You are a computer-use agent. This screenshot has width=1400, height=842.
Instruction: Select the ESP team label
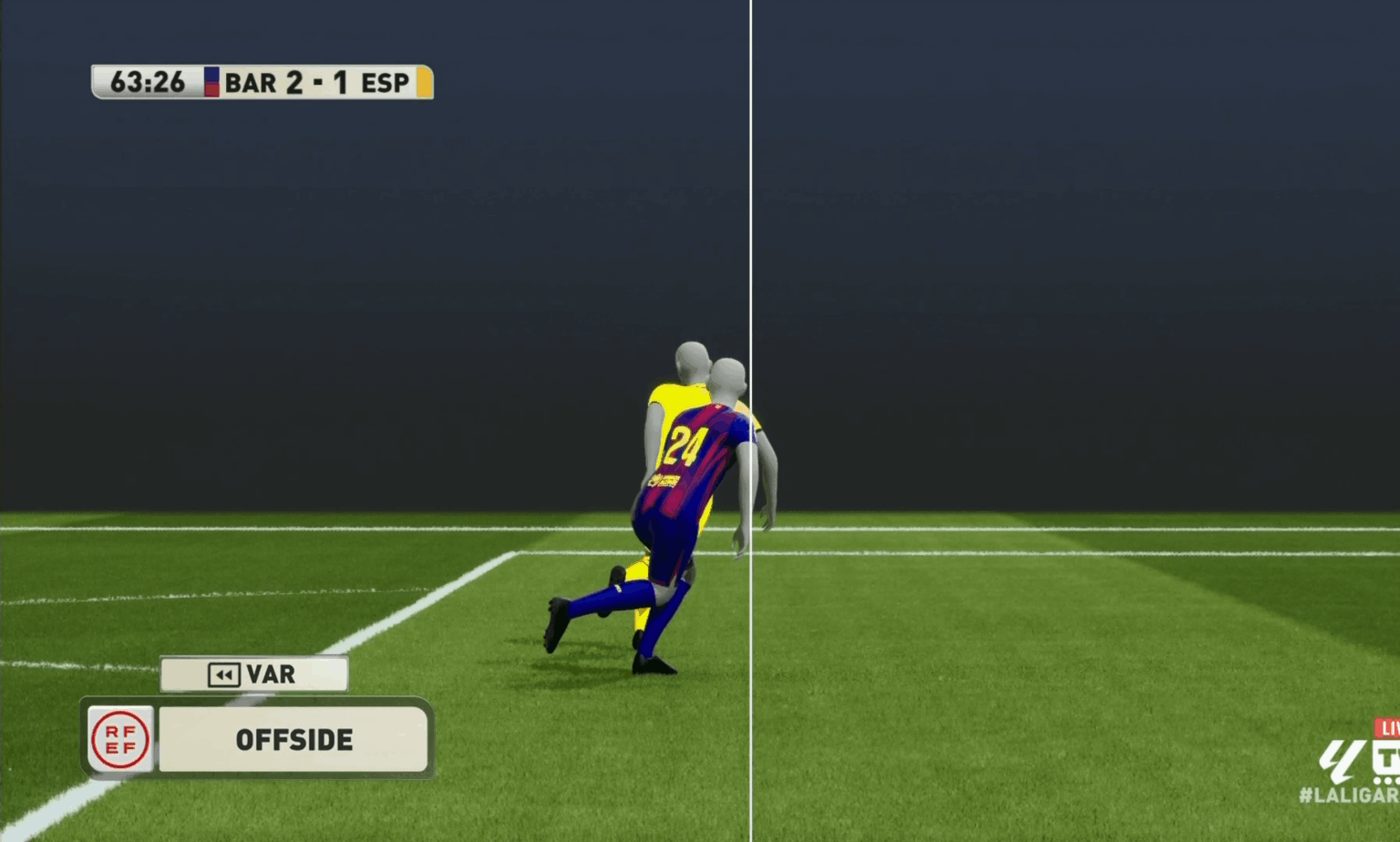[384, 82]
